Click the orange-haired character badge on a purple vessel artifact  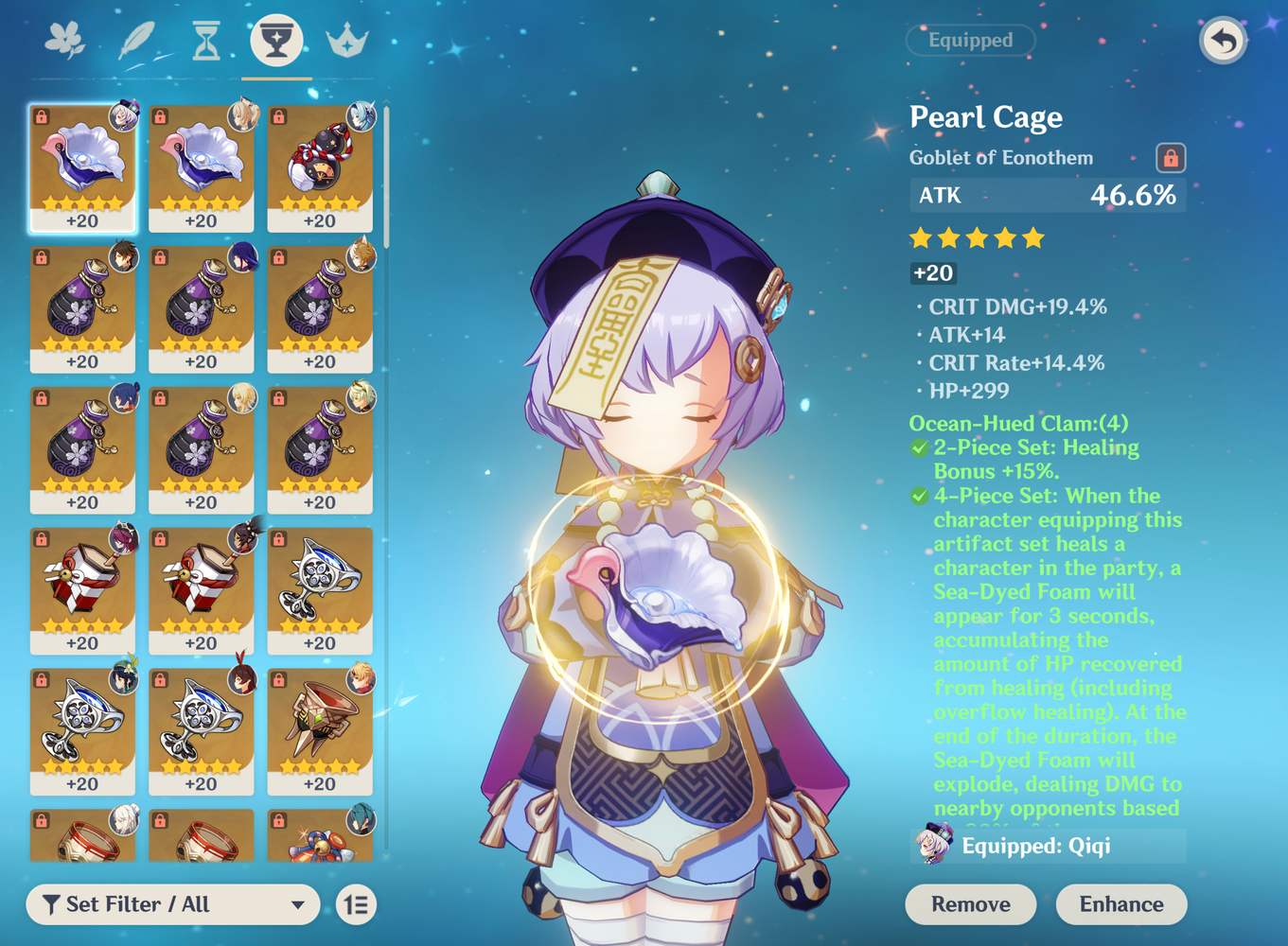point(362,257)
